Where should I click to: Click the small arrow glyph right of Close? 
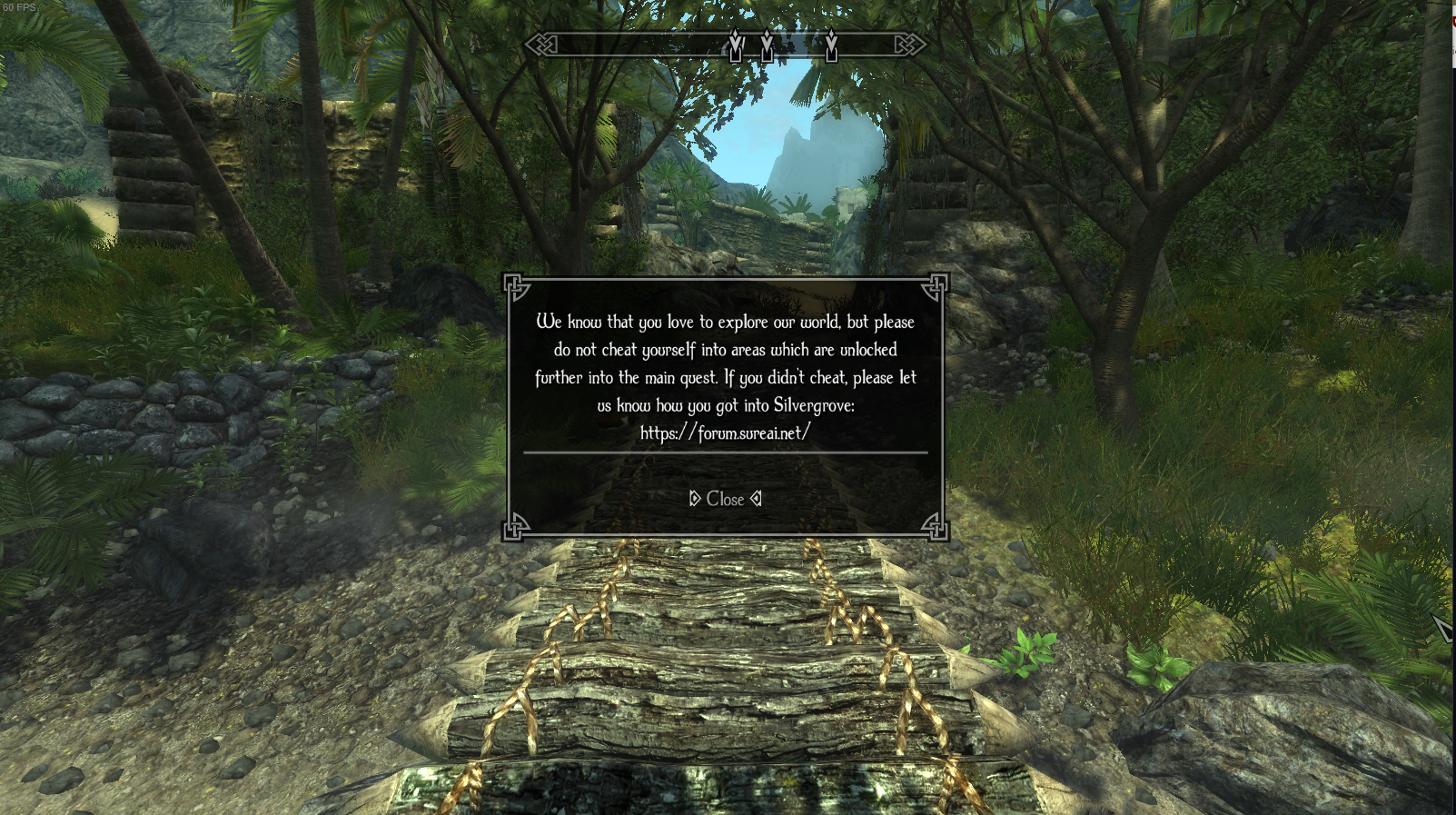pos(756,498)
